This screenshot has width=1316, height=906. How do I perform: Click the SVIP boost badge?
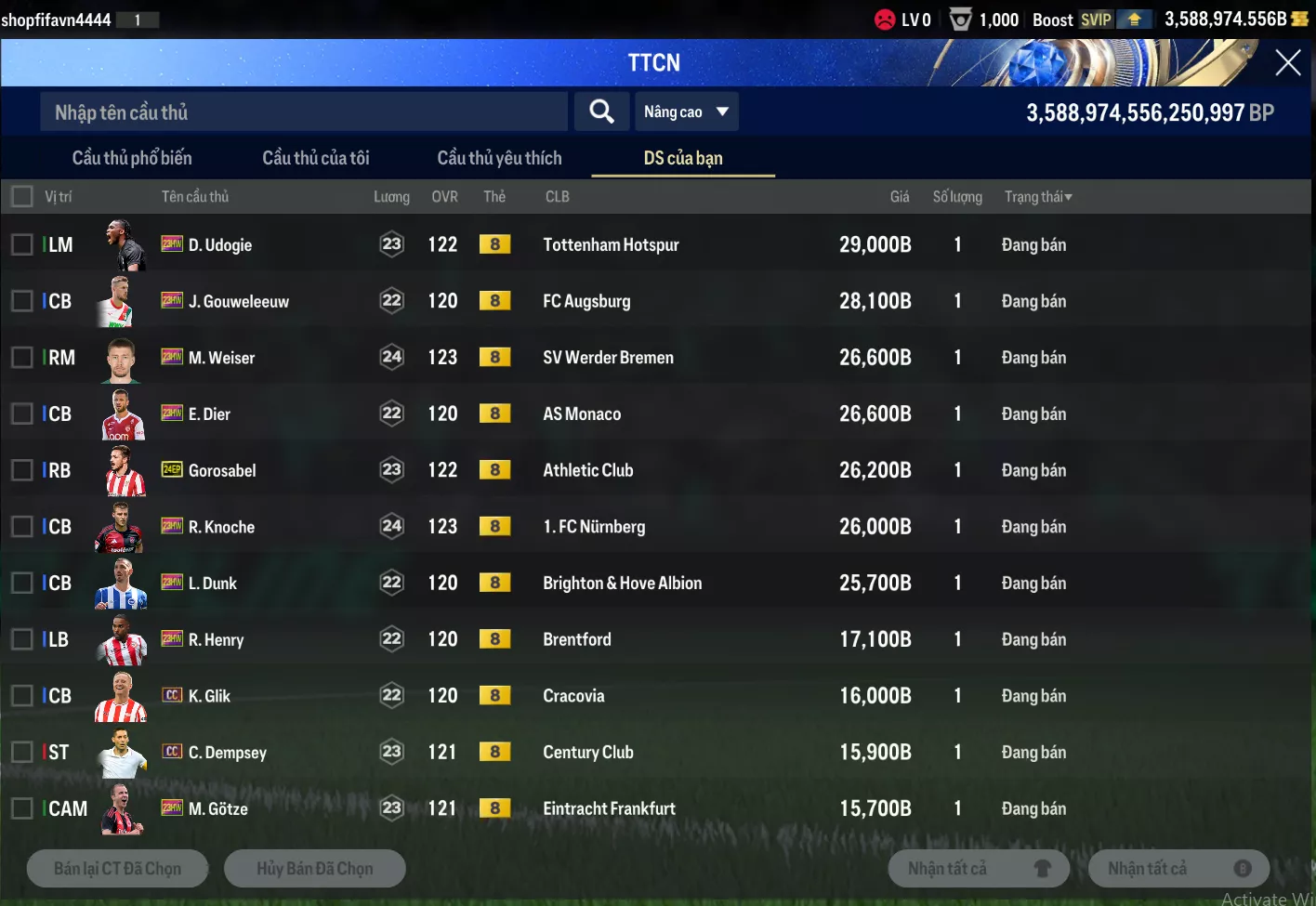coord(1097,20)
